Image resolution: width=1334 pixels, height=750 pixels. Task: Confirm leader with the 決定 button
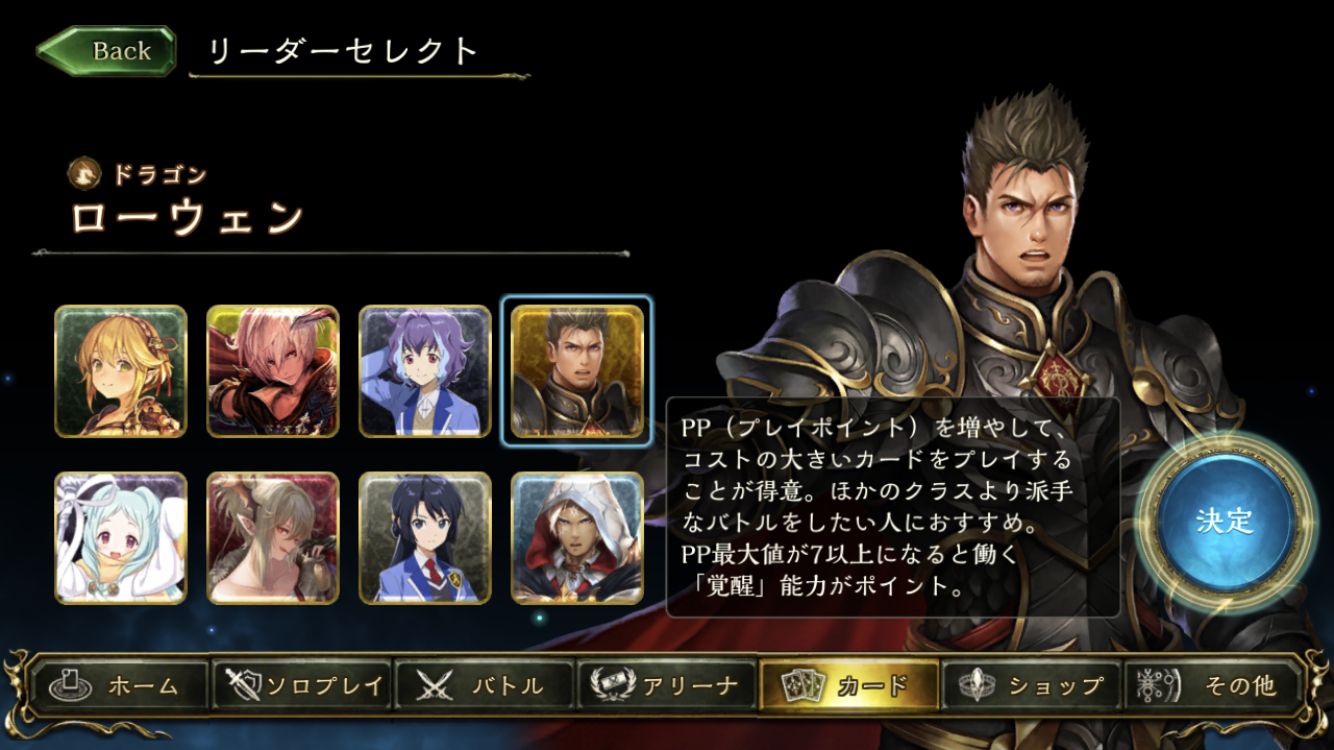(1223, 521)
